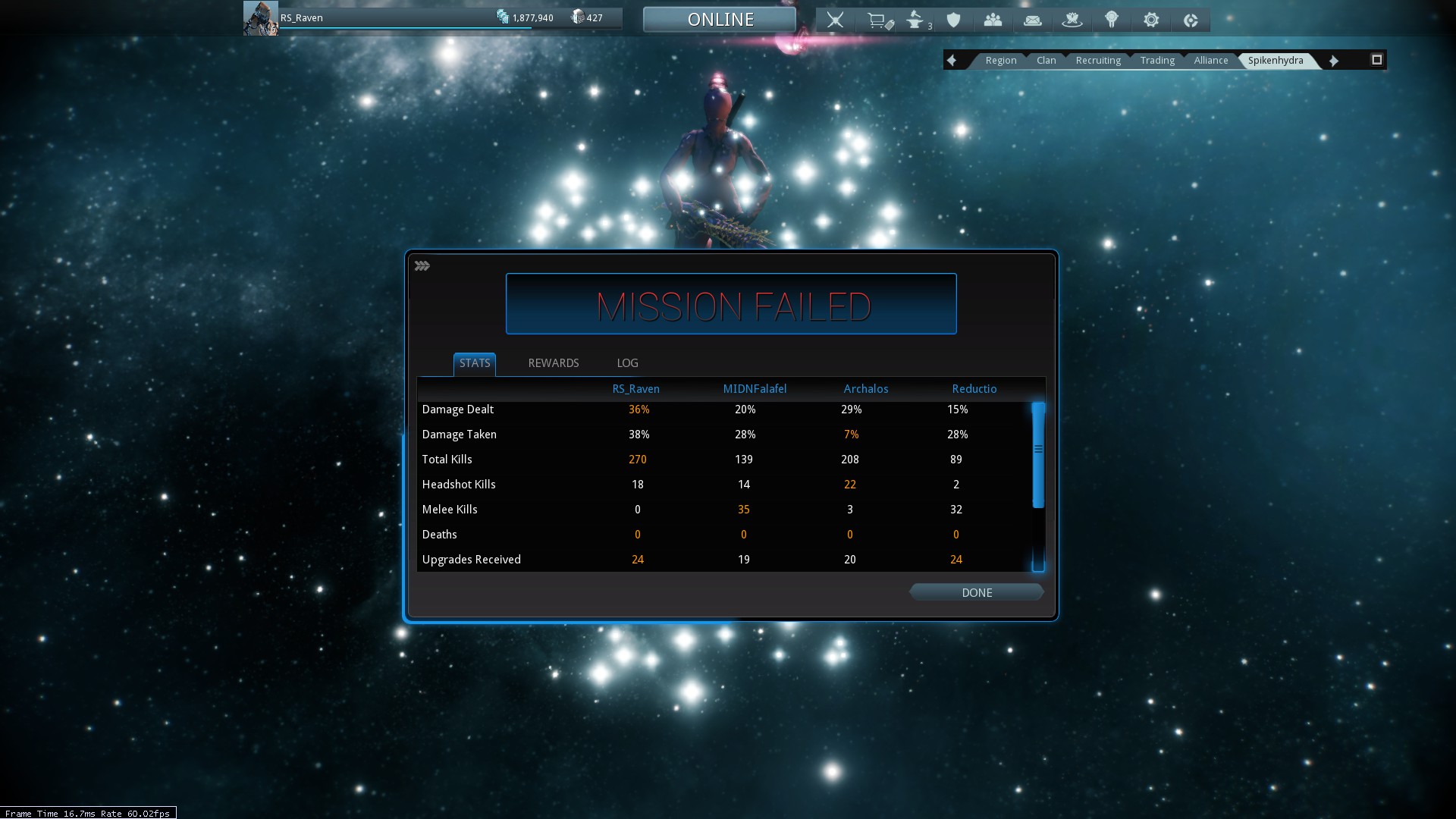
Task: Open the inbox envelope icon
Action: [x=1032, y=20]
